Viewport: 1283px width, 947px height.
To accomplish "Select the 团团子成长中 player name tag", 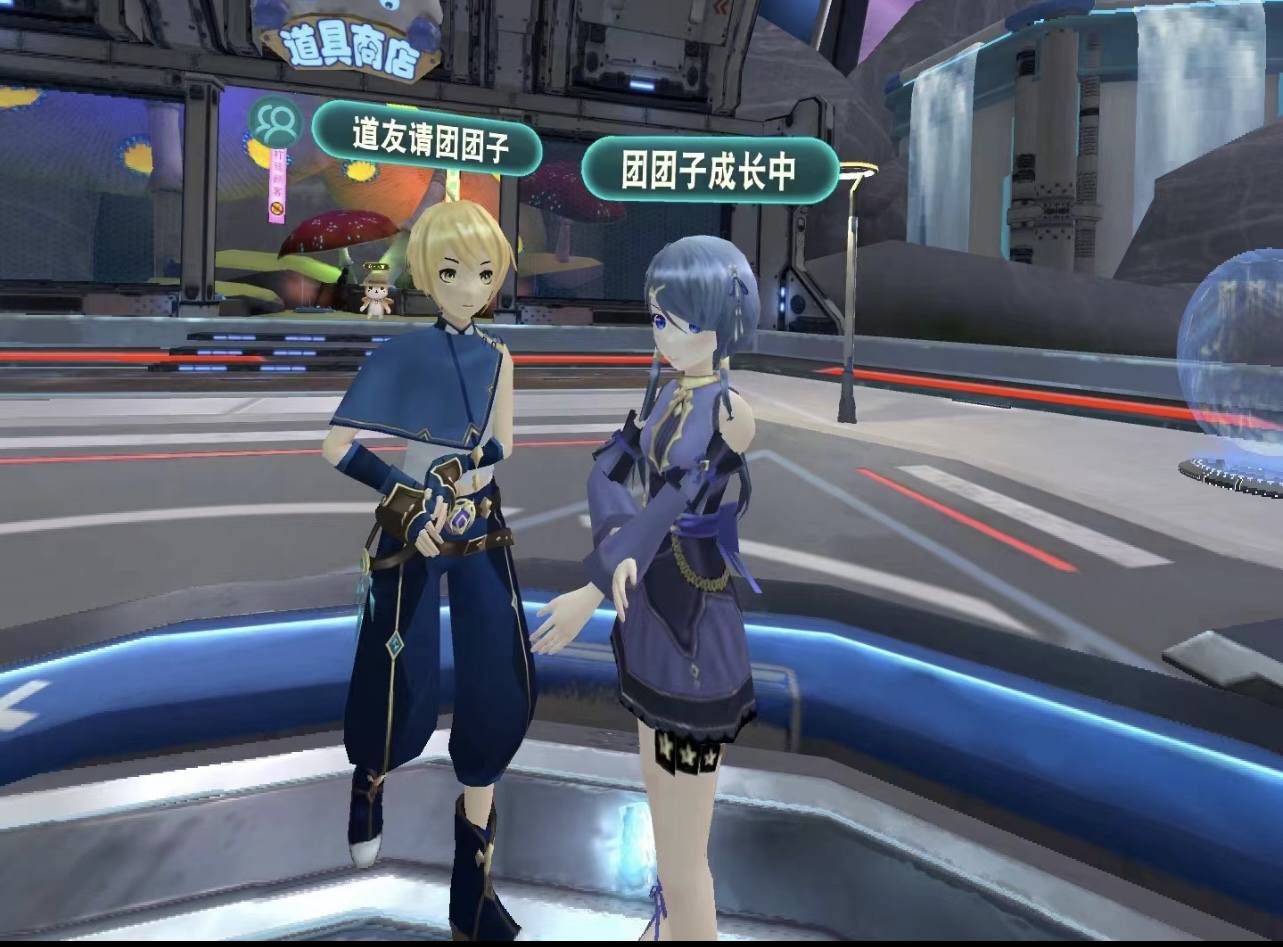I will [709, 171].
